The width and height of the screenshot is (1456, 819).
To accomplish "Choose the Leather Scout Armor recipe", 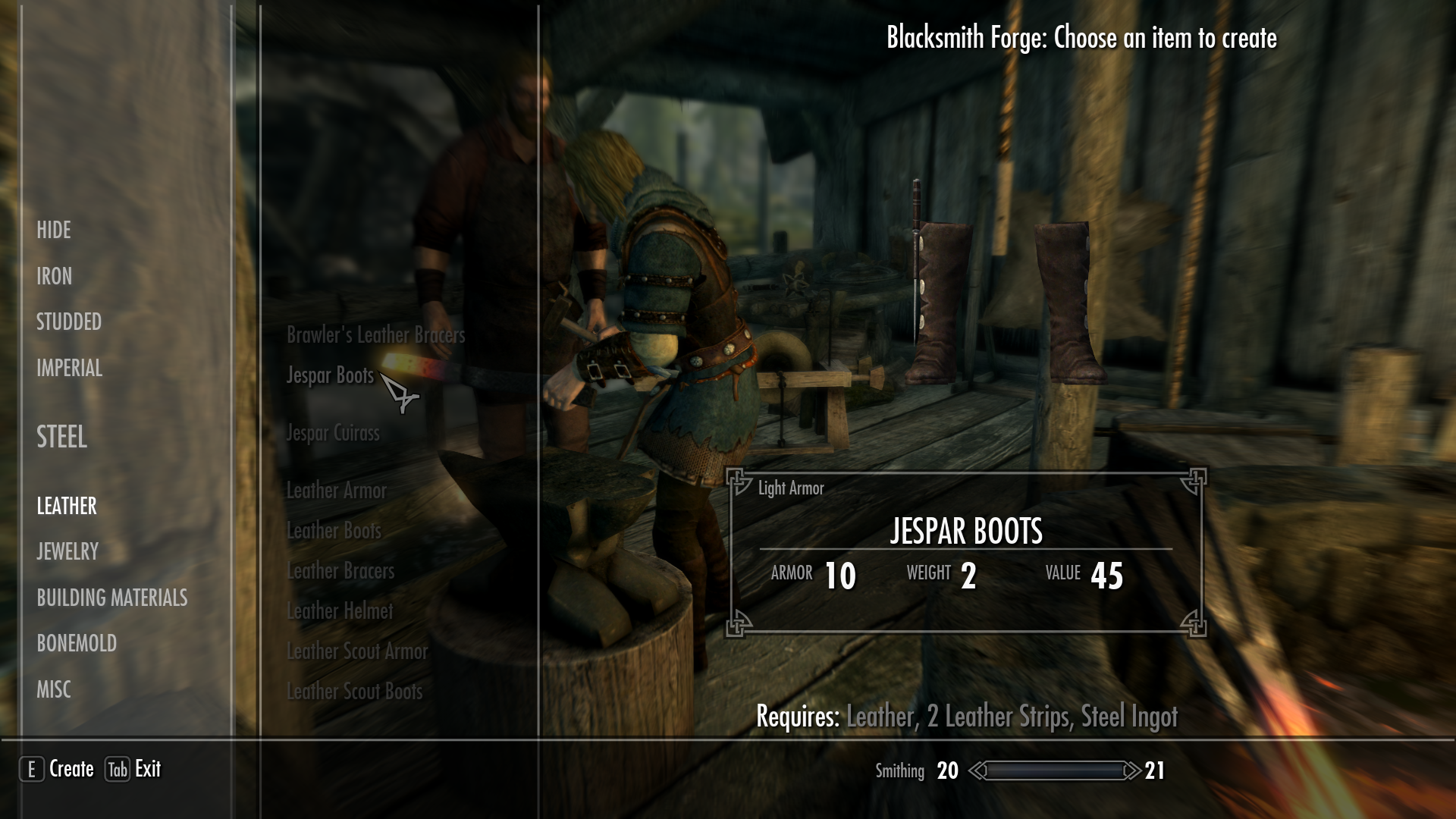I will (357, 651).
